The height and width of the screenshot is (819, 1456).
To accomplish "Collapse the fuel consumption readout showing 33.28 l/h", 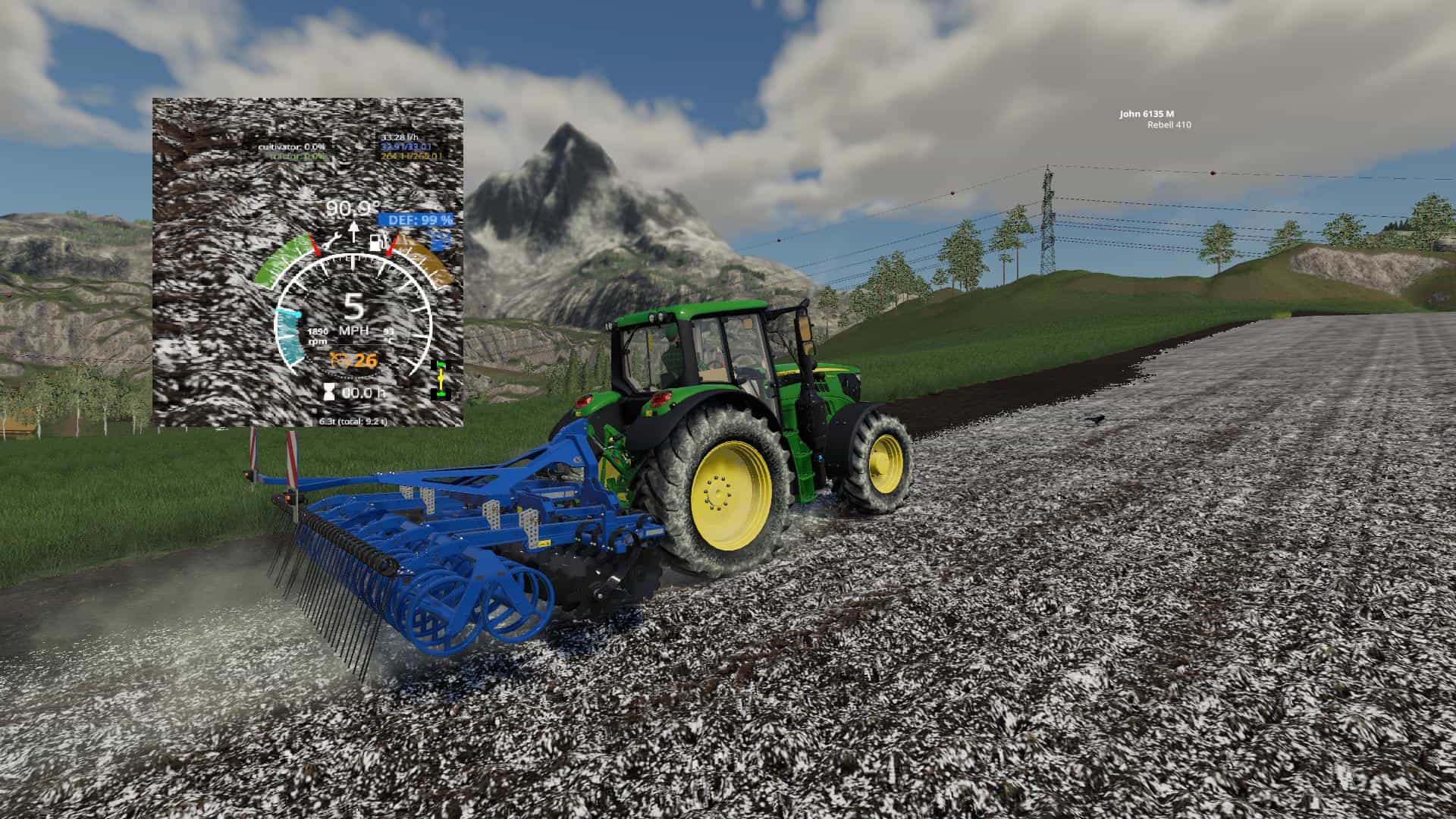I will click(399, 137).
